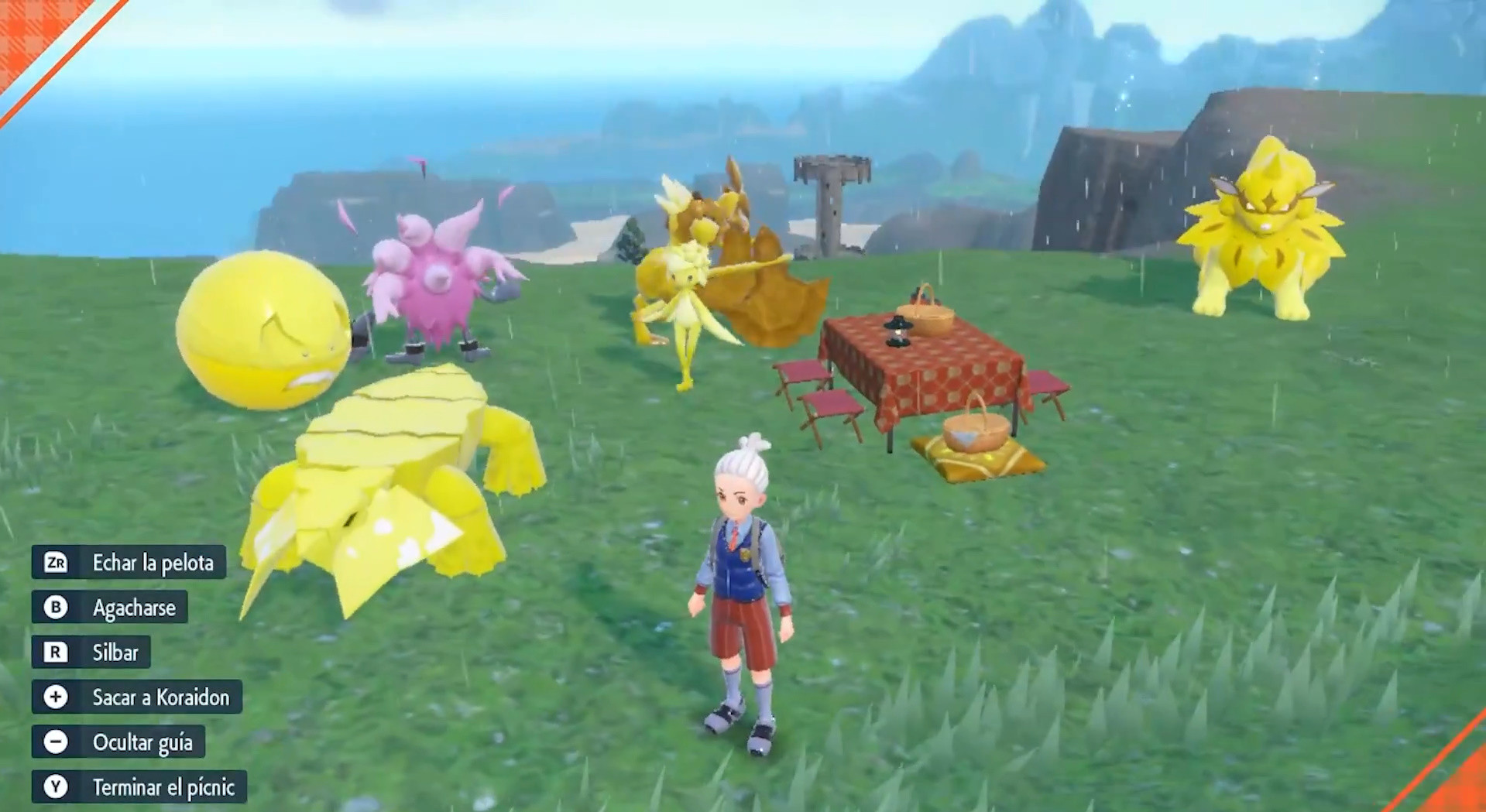This screenshot has width=1486, height=812.
Task: Select the shiny Electrode on the left
Action: [263, 333]
